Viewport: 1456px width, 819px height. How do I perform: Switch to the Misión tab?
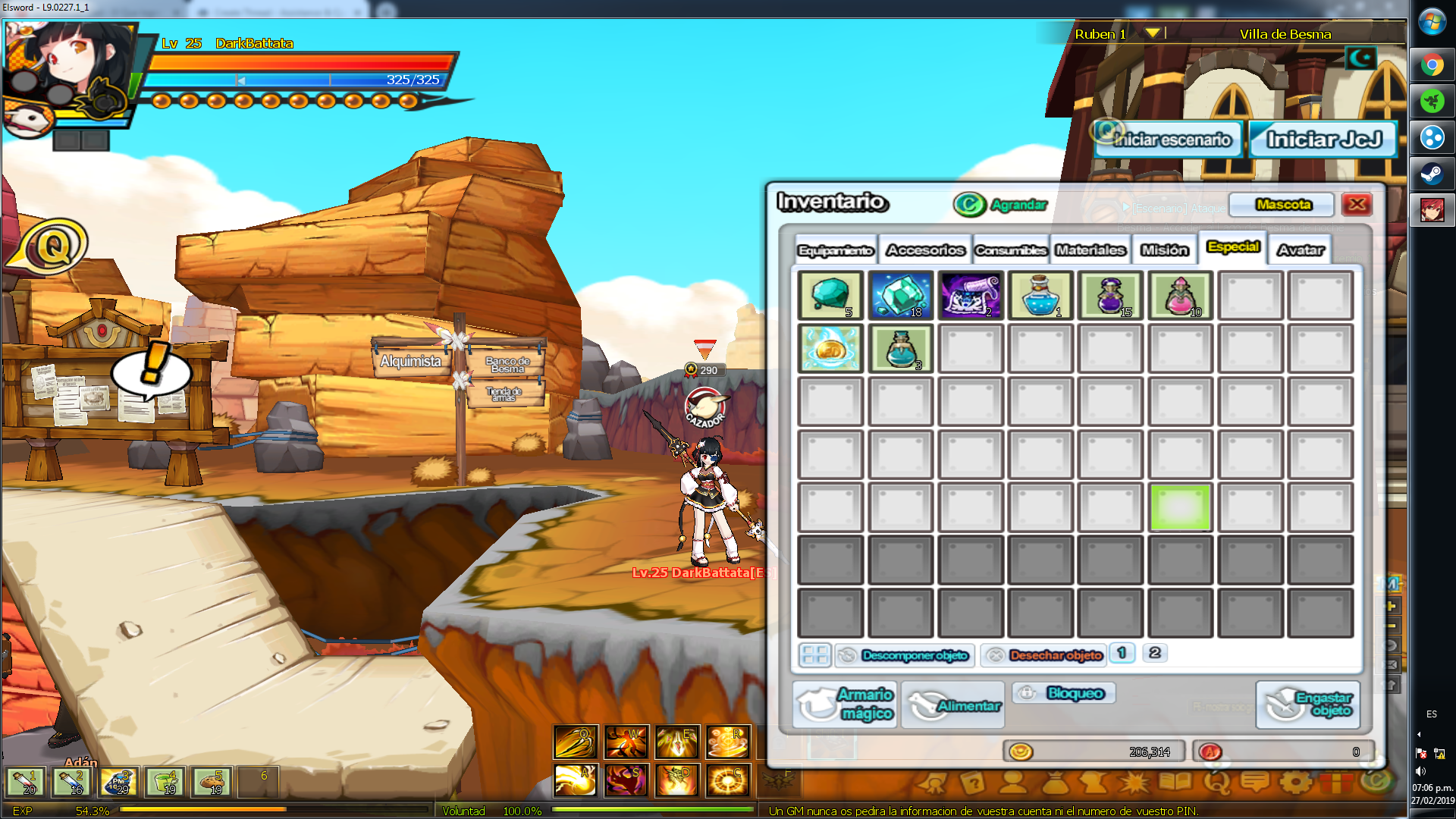click(x=1165, y=250)
